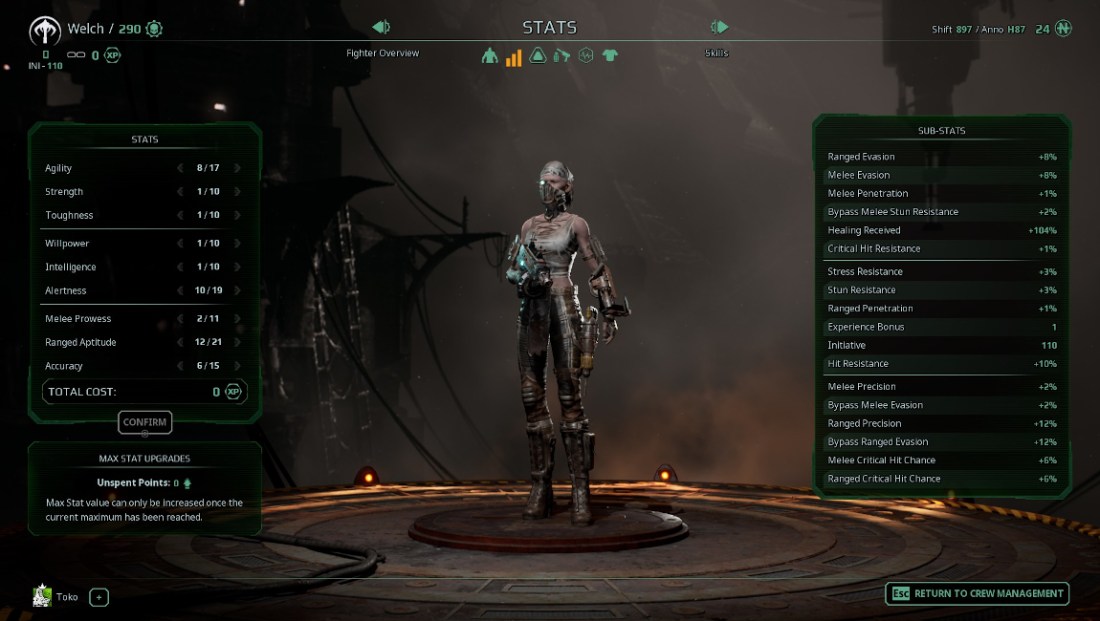Image resolution: width=1100 pixels, height=621 pixels.
Task: Open the weapon loadout tab icon
Action: point(562,56)
